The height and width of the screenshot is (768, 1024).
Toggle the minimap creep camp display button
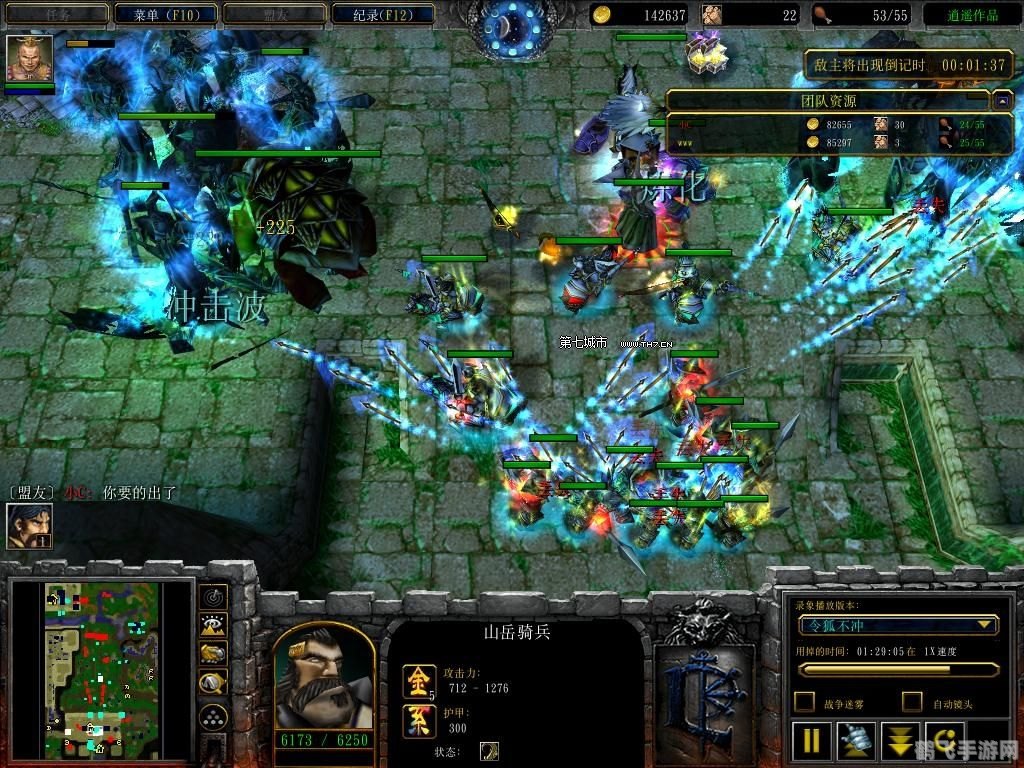(x=213, y=683)
